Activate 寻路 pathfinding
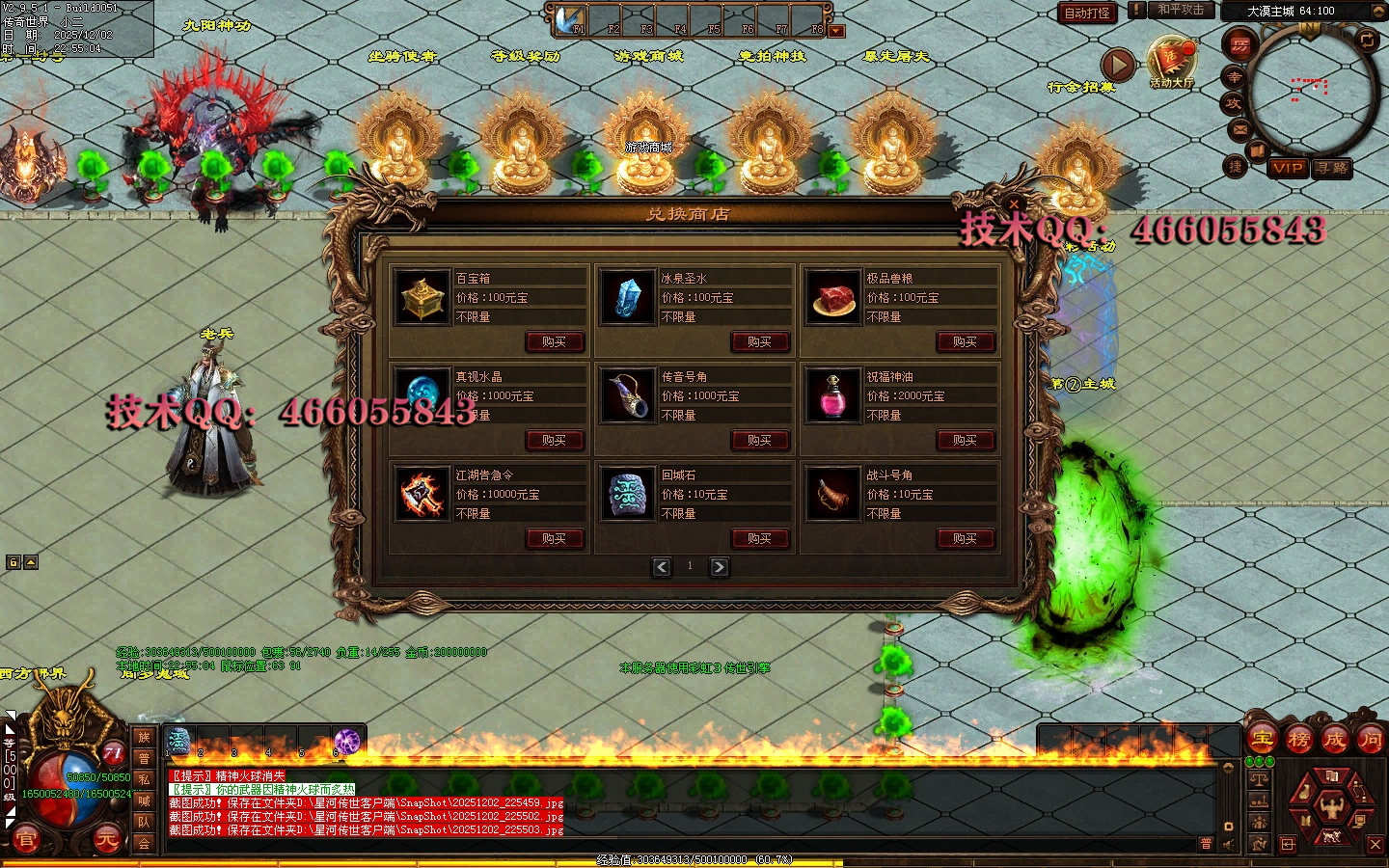This screenshot has height=868, width=1389. [1332, 168]
